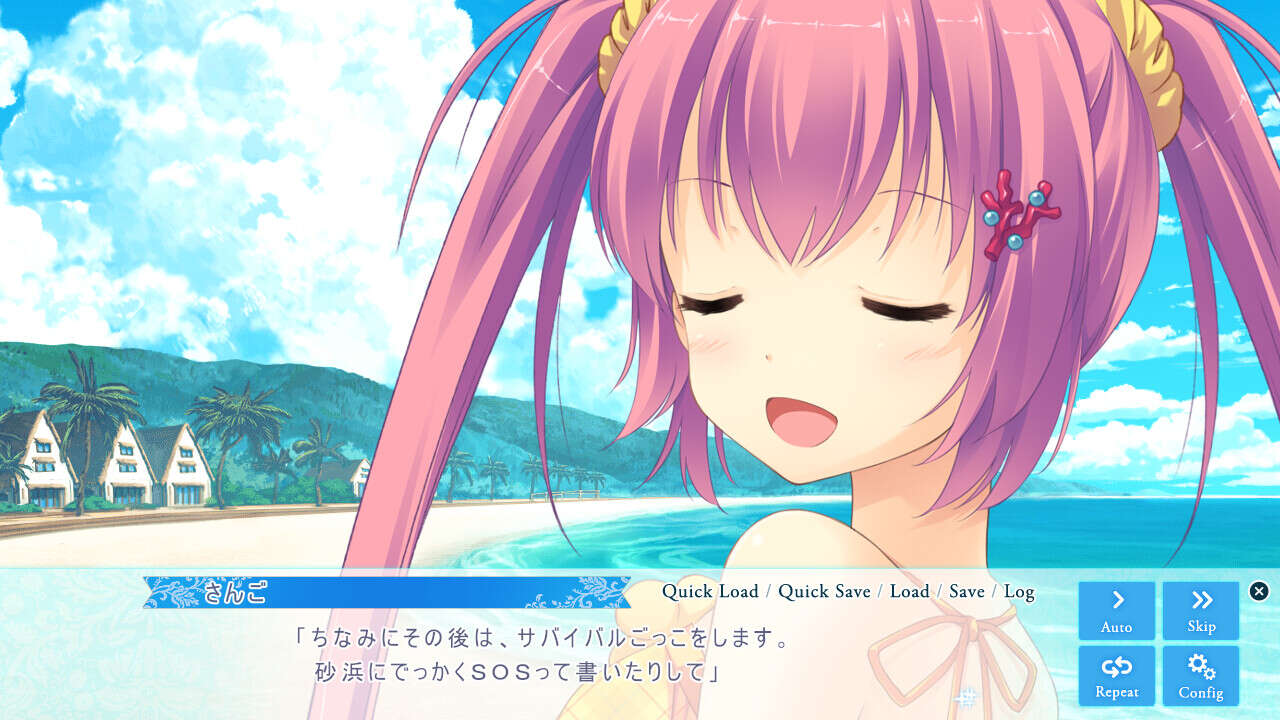Image resolution: width=1280 pixels, height=720 pixels.
Task: Activate the Skip button
Action: click(1201, 610)
